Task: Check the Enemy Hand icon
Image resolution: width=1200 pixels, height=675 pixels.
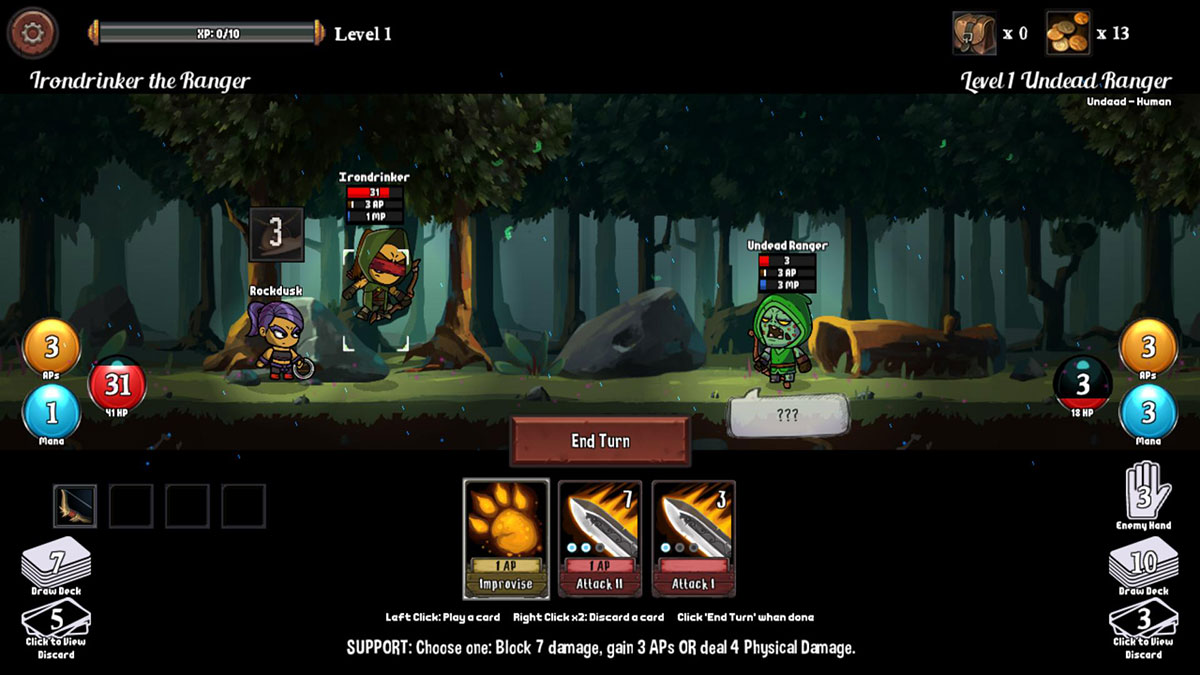Action: point(1143,490)
